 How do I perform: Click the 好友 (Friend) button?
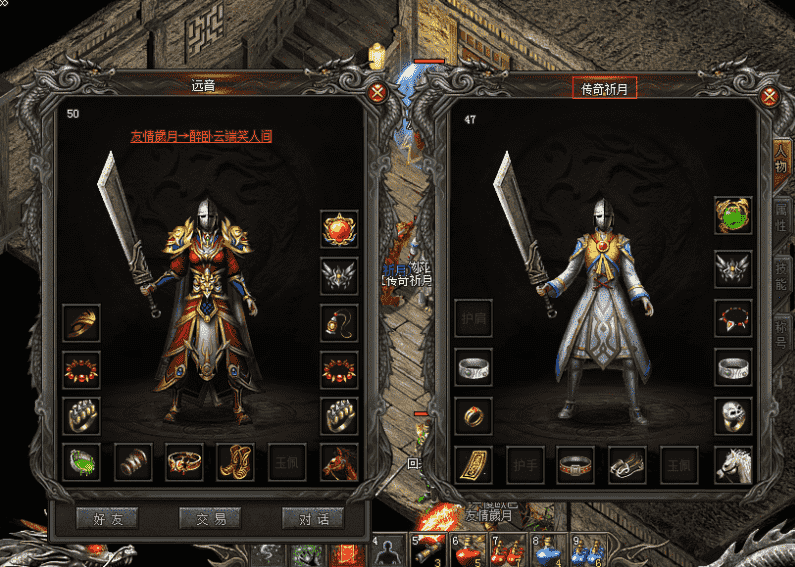(107, 518)
